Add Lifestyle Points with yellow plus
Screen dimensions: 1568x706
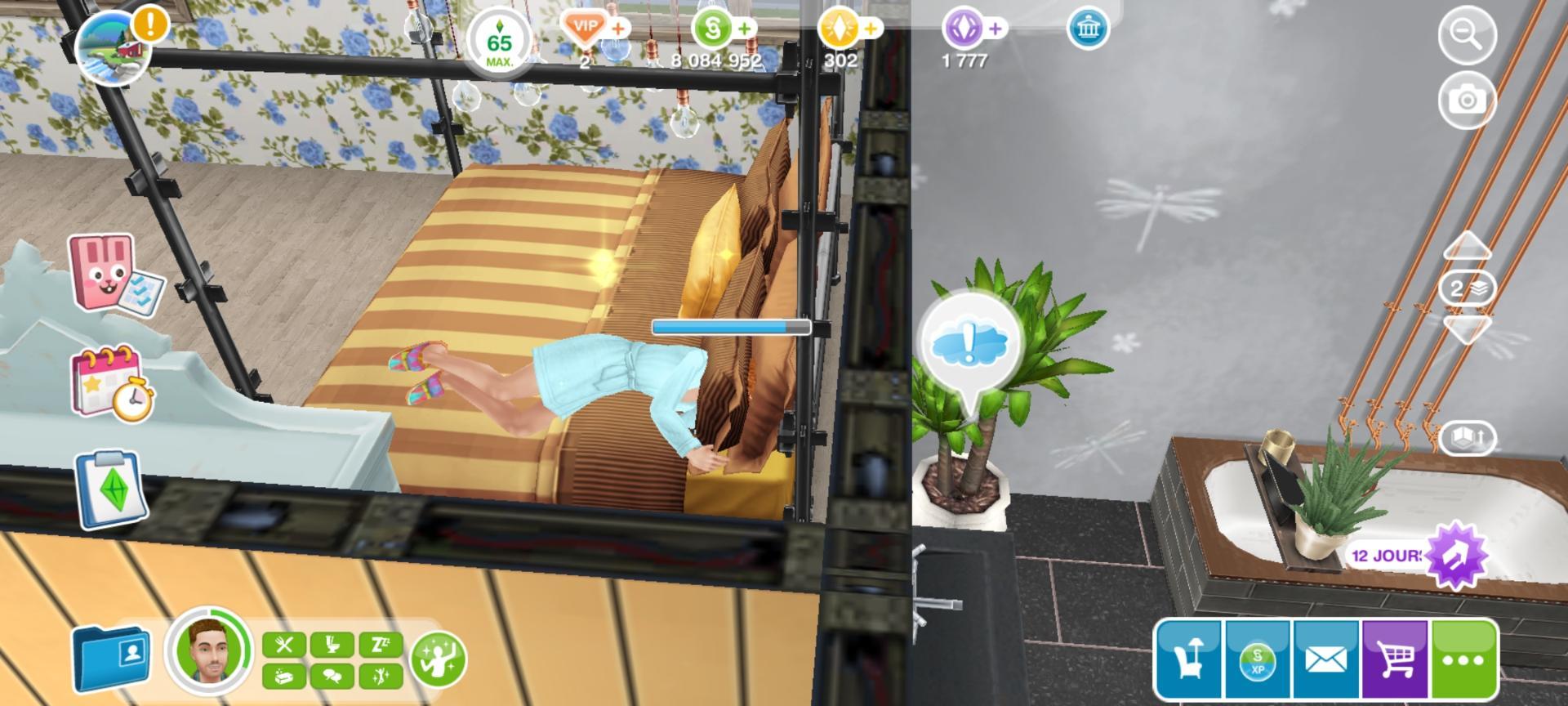(x=871, y=29)
